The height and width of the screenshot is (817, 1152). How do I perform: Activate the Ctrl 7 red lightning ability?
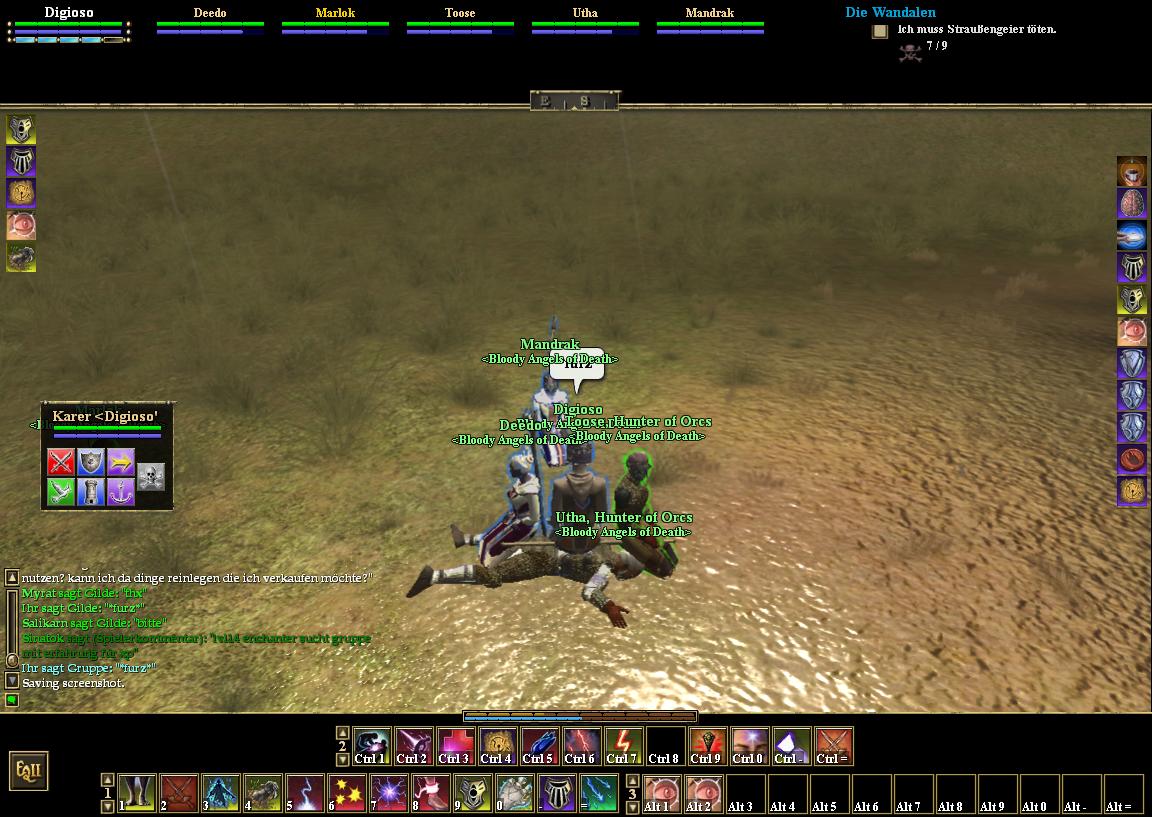[x=623, y=745]
